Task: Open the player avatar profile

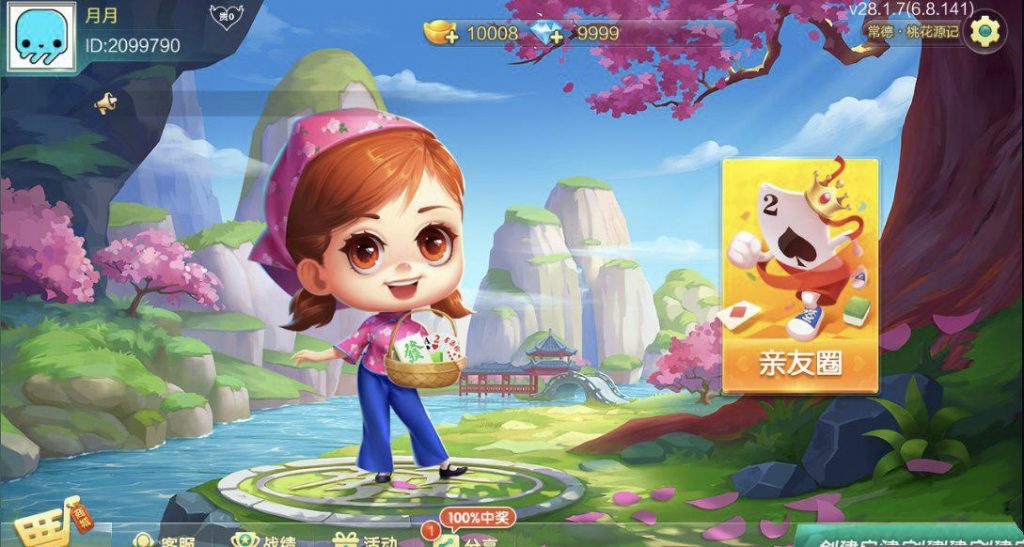Action: [x=42, y=37]
